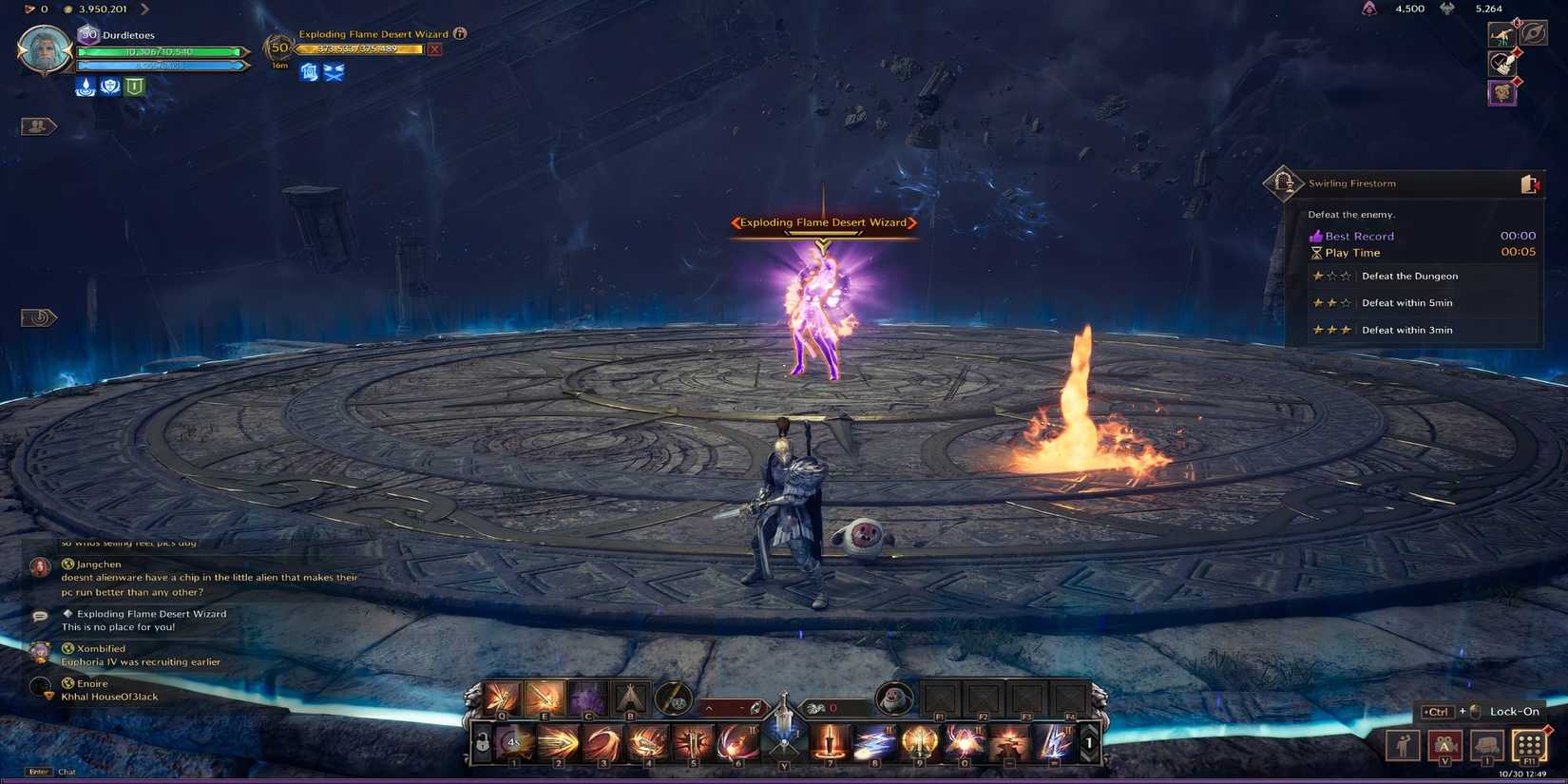Open the main menu via the F11 grid icon
Screen dimensions: 1568x784
(1529, 745)
